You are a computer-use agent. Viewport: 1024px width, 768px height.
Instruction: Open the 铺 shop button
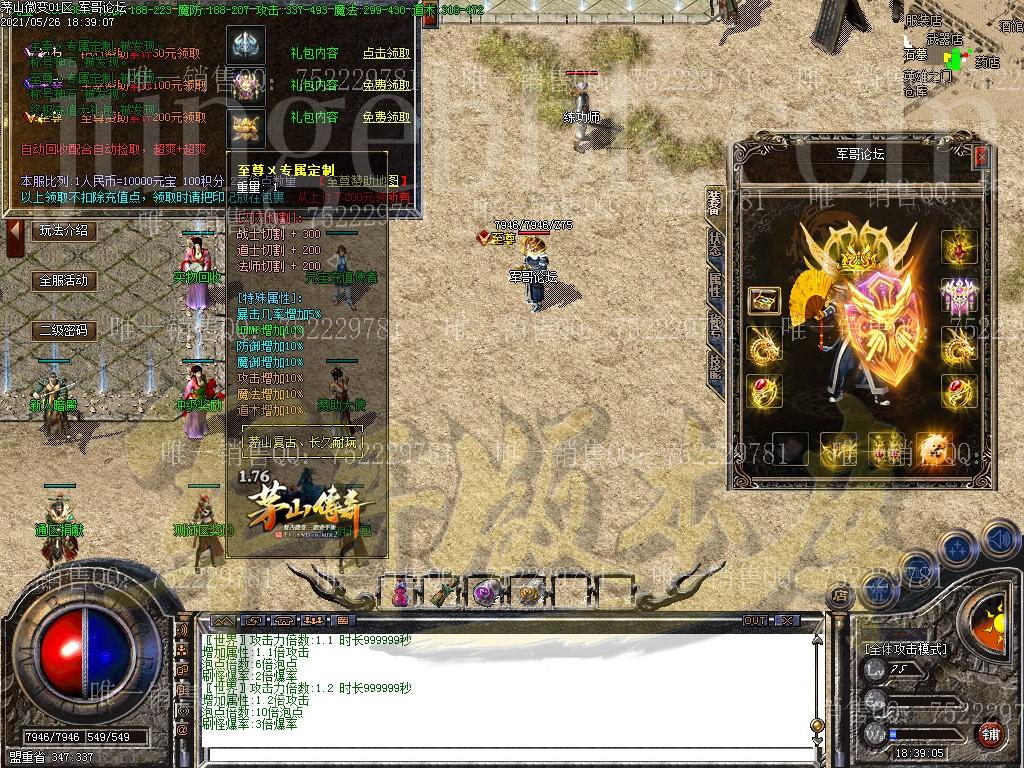[988, 733]
